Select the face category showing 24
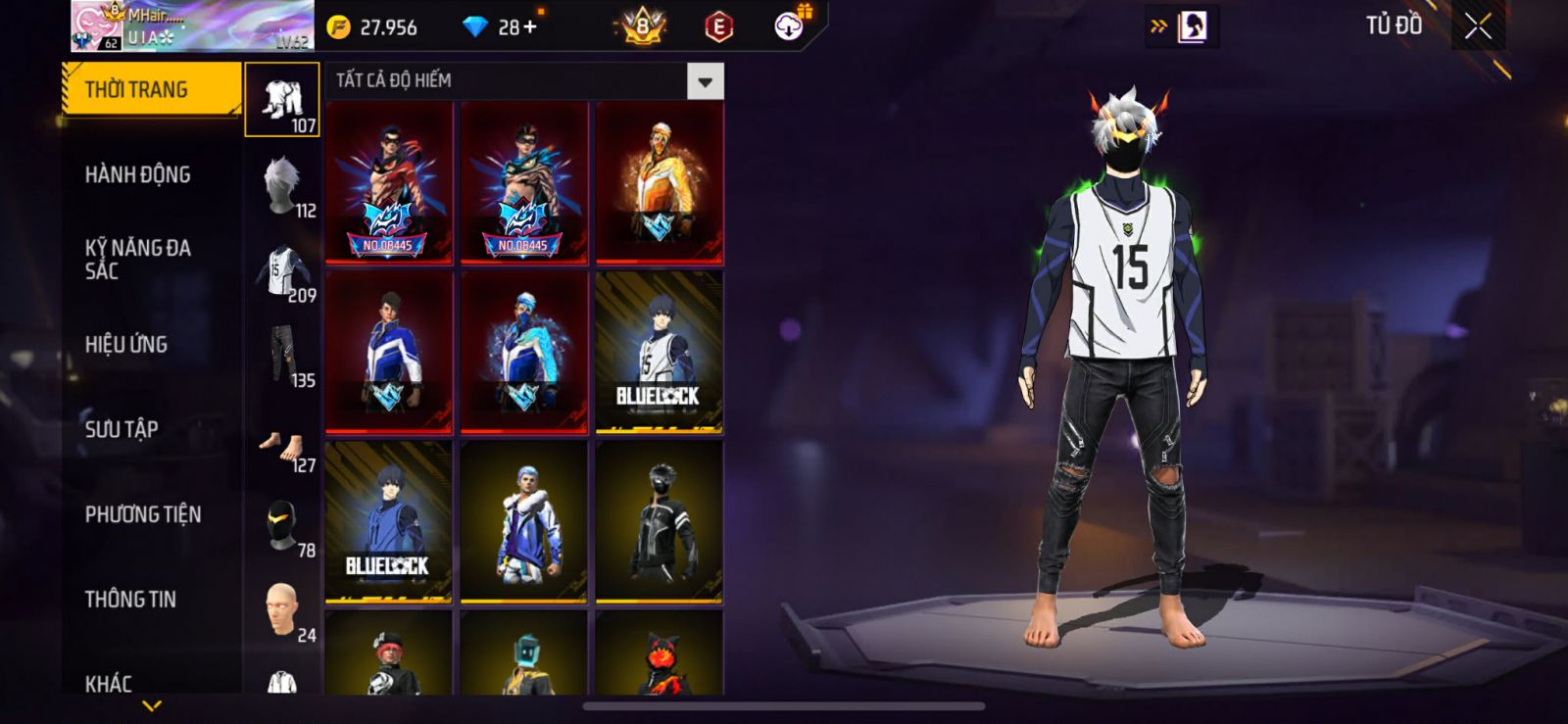This screenshot has height=724, width=1568. pos(282,609)
